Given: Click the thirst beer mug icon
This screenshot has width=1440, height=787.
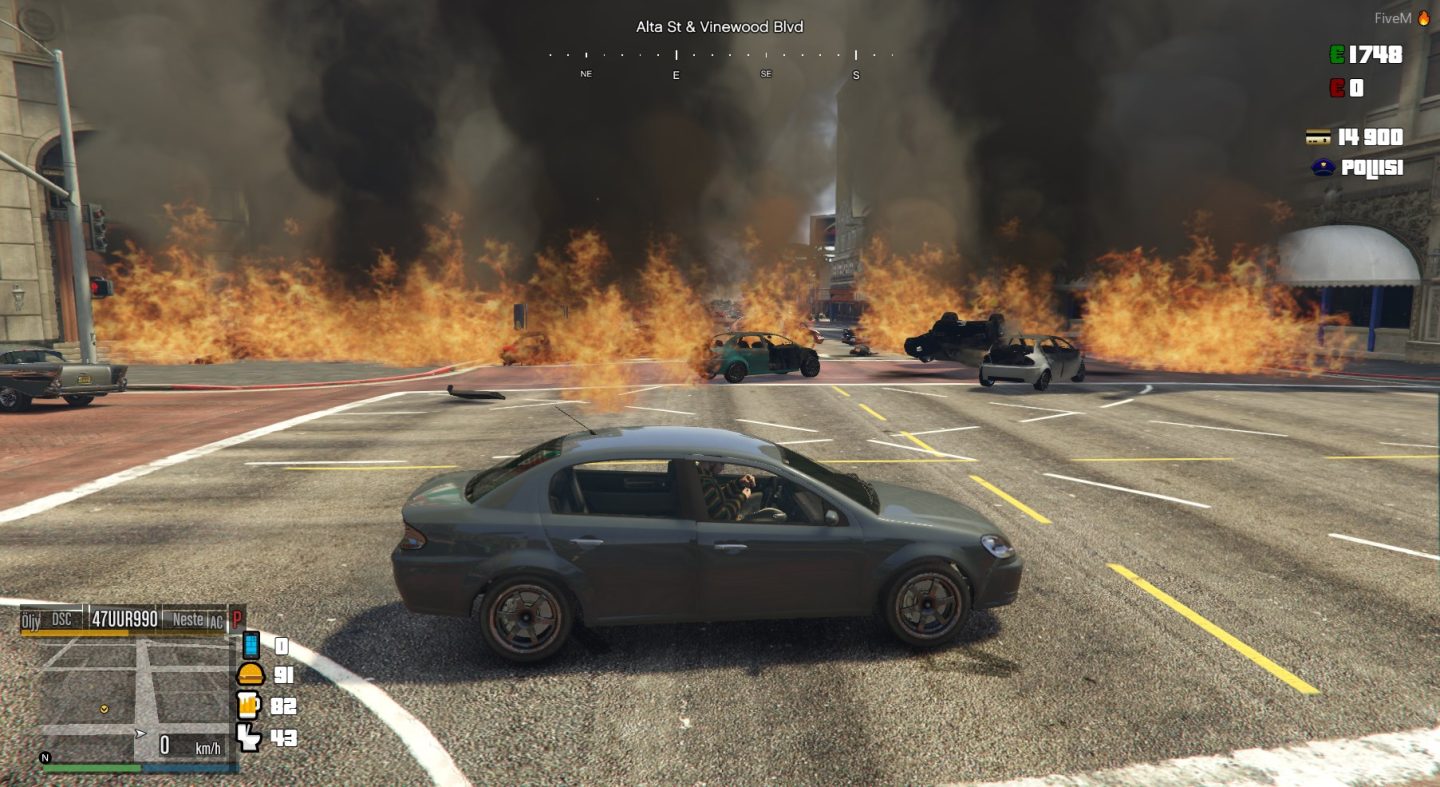Looking at the screenshot, I should click(248, 705).
